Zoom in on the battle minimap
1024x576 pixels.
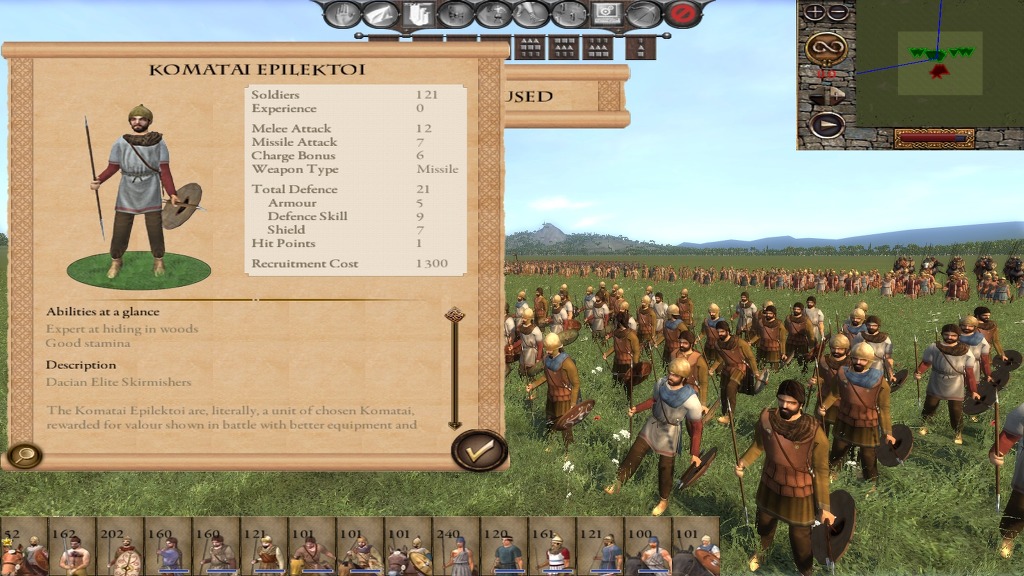click(815, 13)
